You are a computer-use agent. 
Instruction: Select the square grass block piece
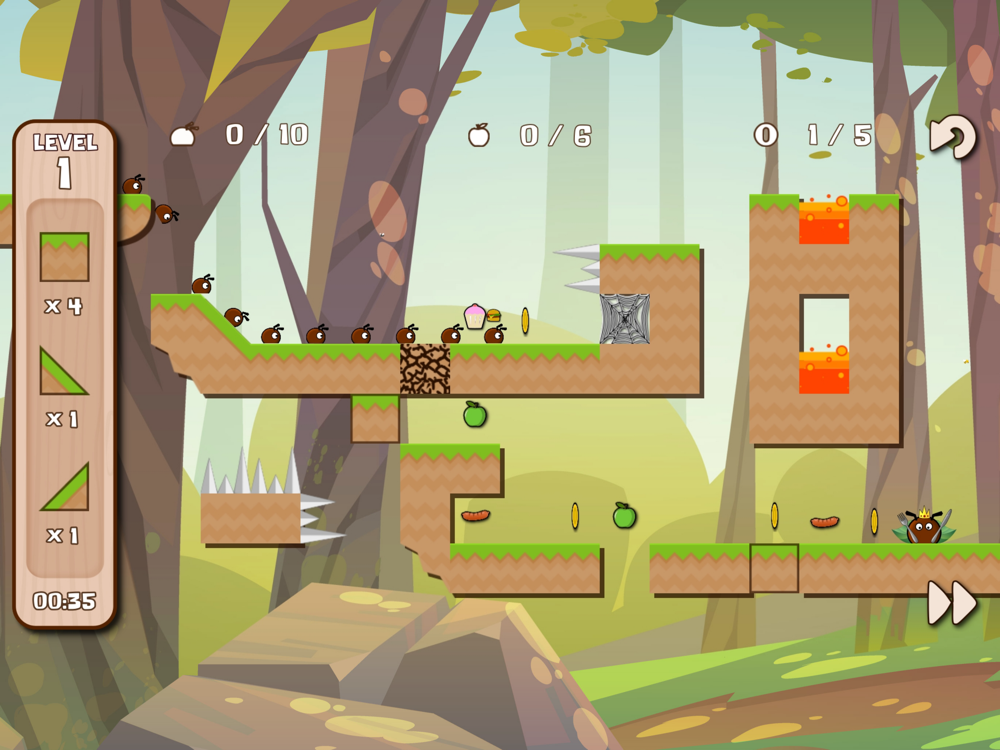click(x=64, y=257)
